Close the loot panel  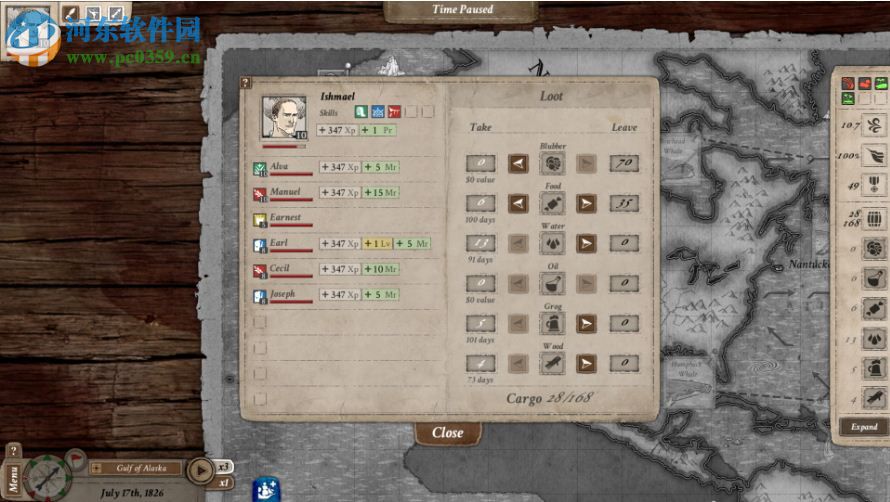pyautogui.click(x=448, y=433)
